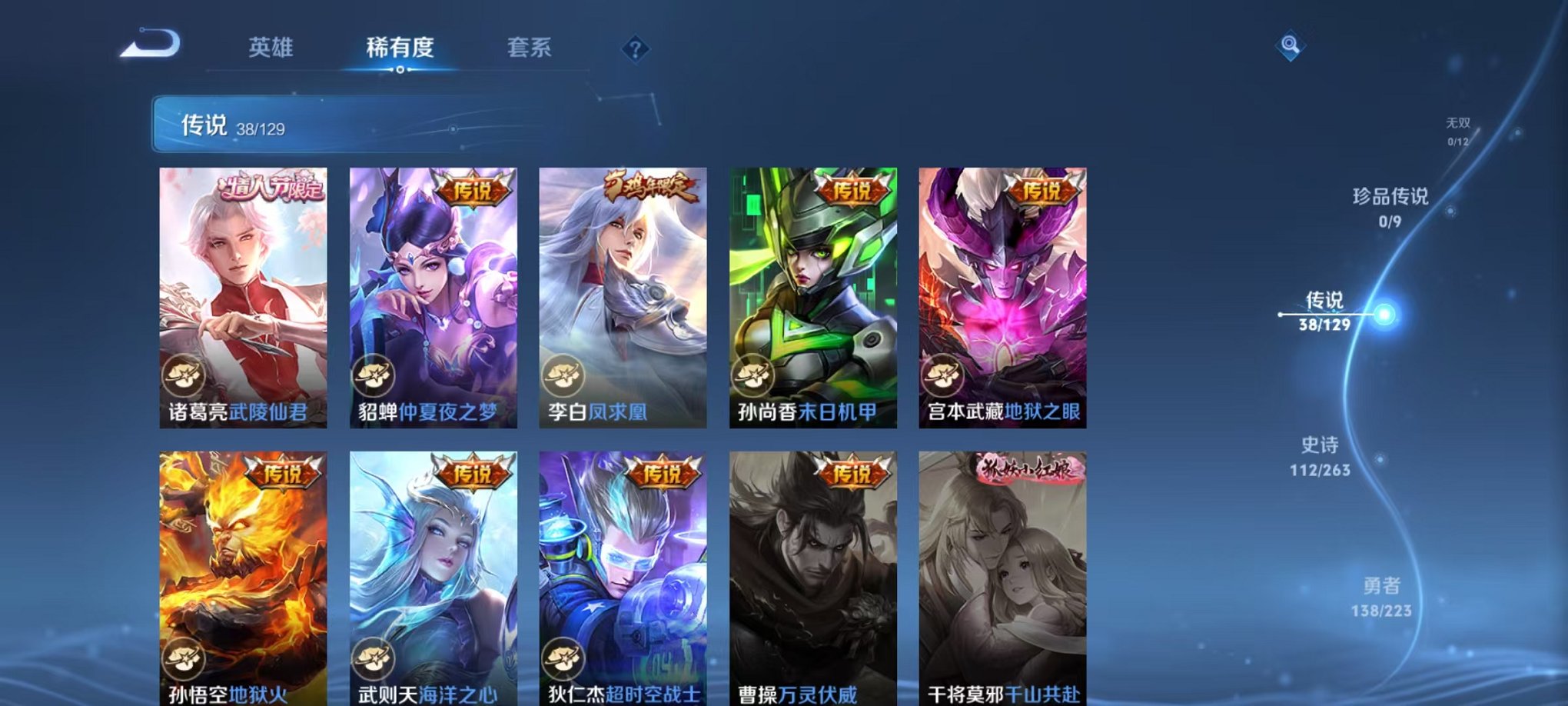Open the help question mark icon

coord(633,48)
